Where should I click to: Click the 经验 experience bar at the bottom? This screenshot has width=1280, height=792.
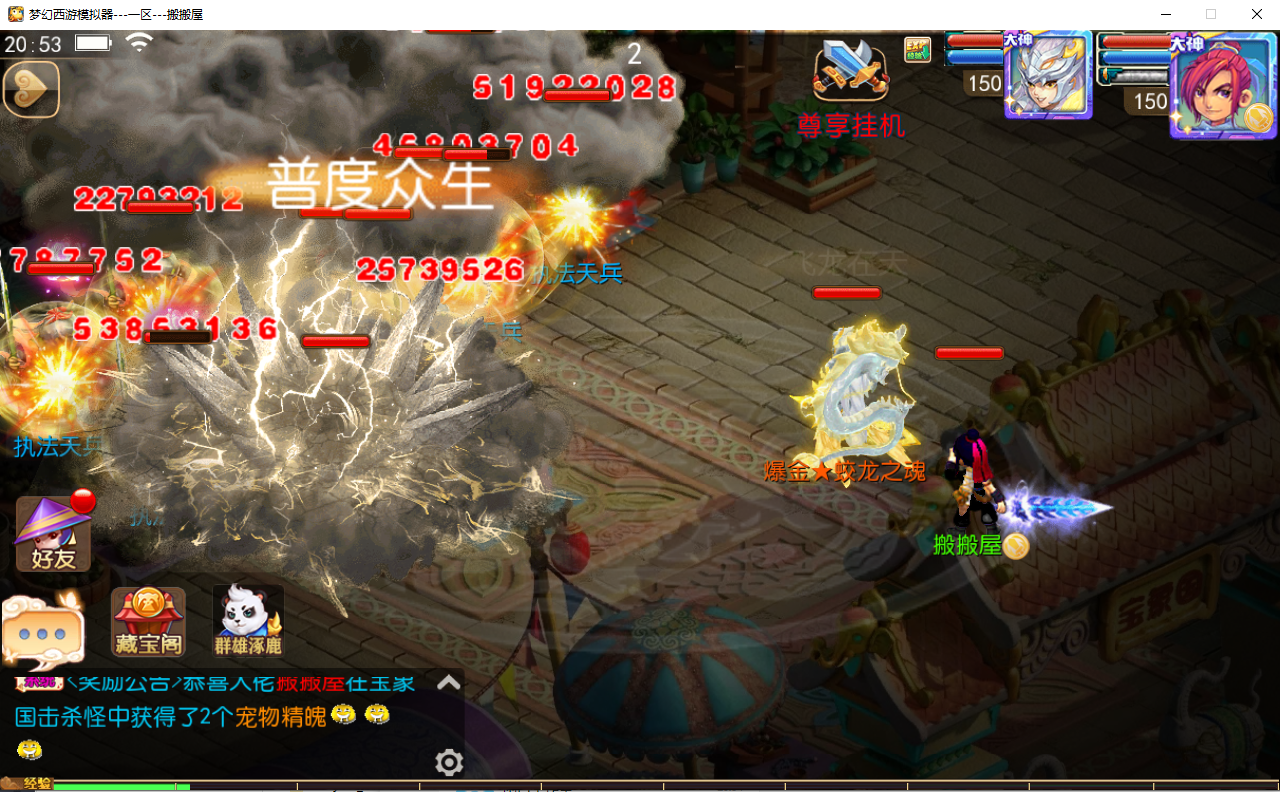click(x=120, y=786)
